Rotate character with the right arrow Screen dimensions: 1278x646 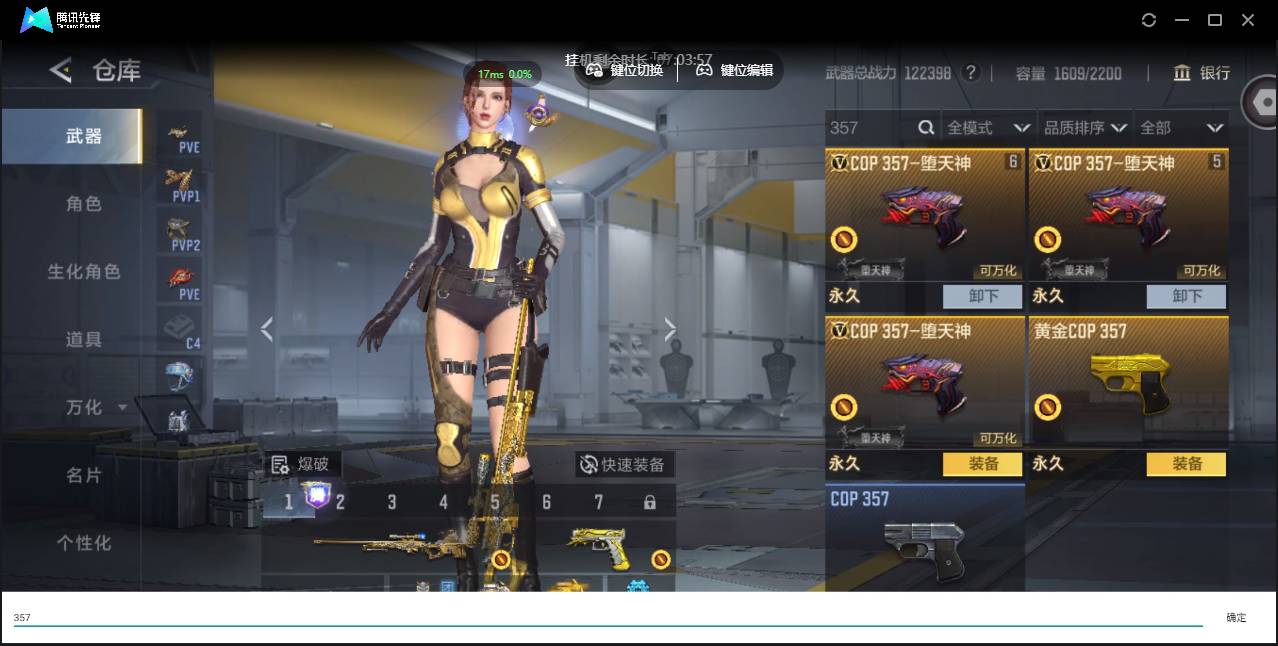(670, 329)
